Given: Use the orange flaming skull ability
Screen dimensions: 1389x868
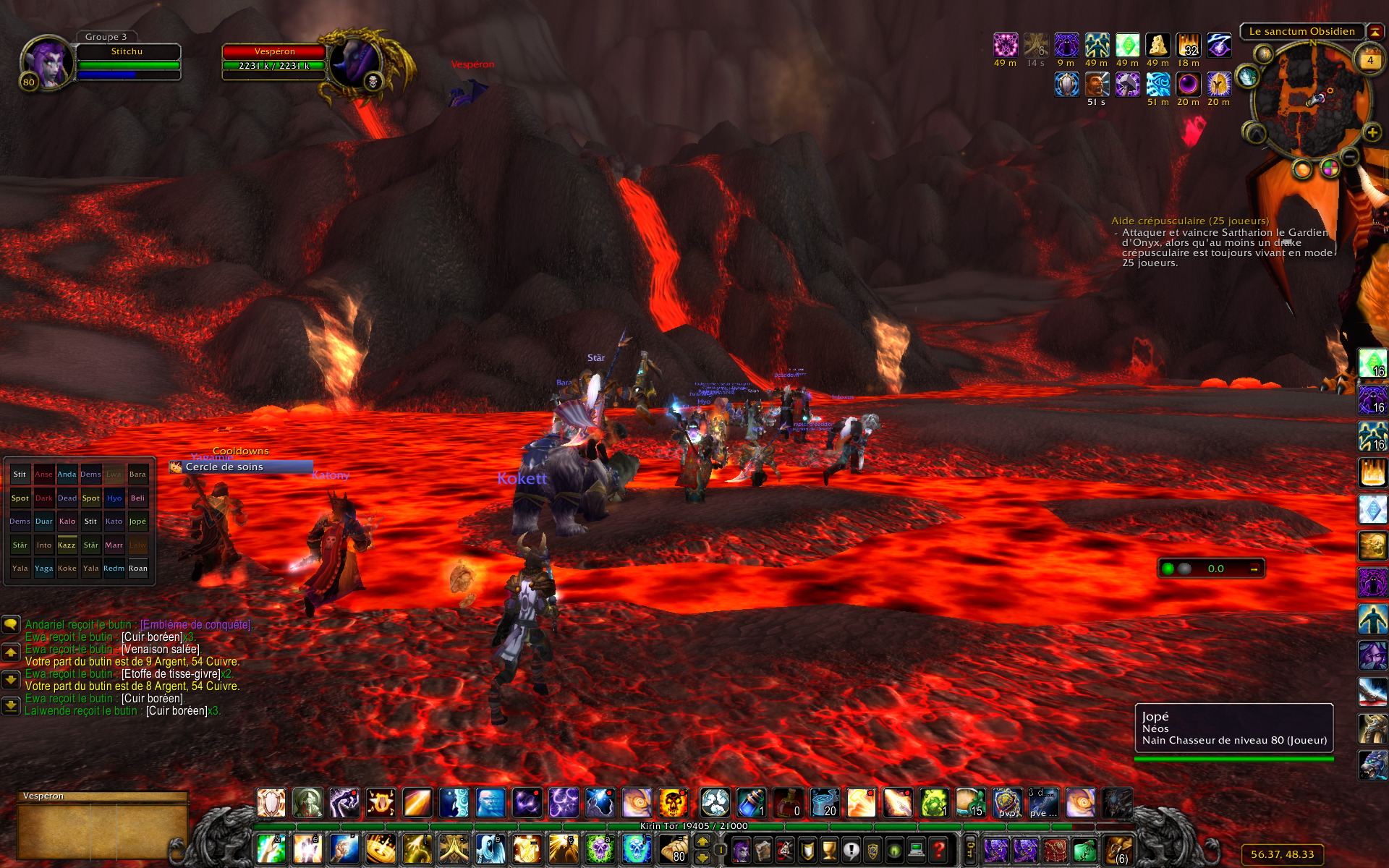Looking at the screenshot, I should pos(673,804).
